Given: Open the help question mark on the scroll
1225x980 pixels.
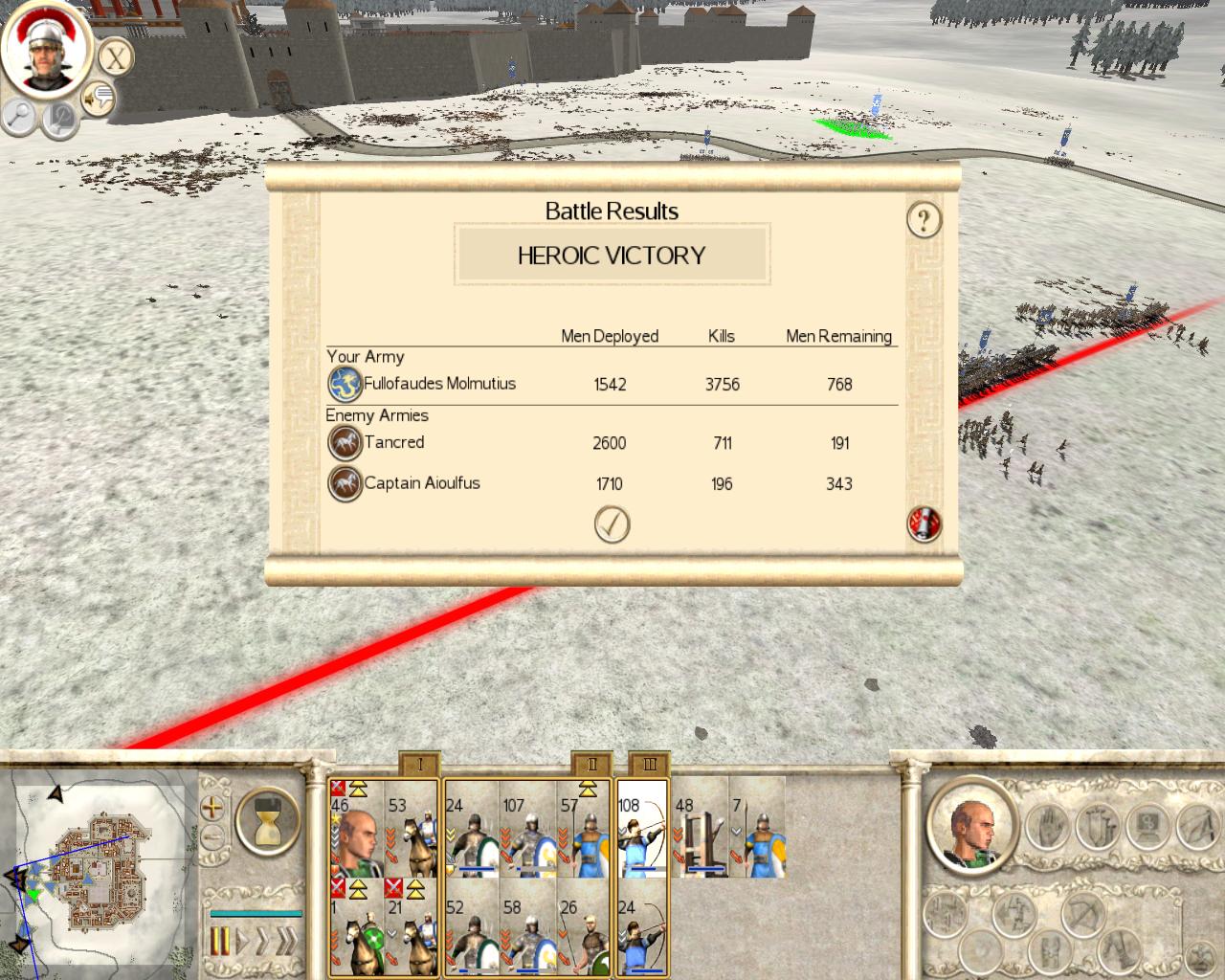Looking at the screenshot, I should click(924, 220).
